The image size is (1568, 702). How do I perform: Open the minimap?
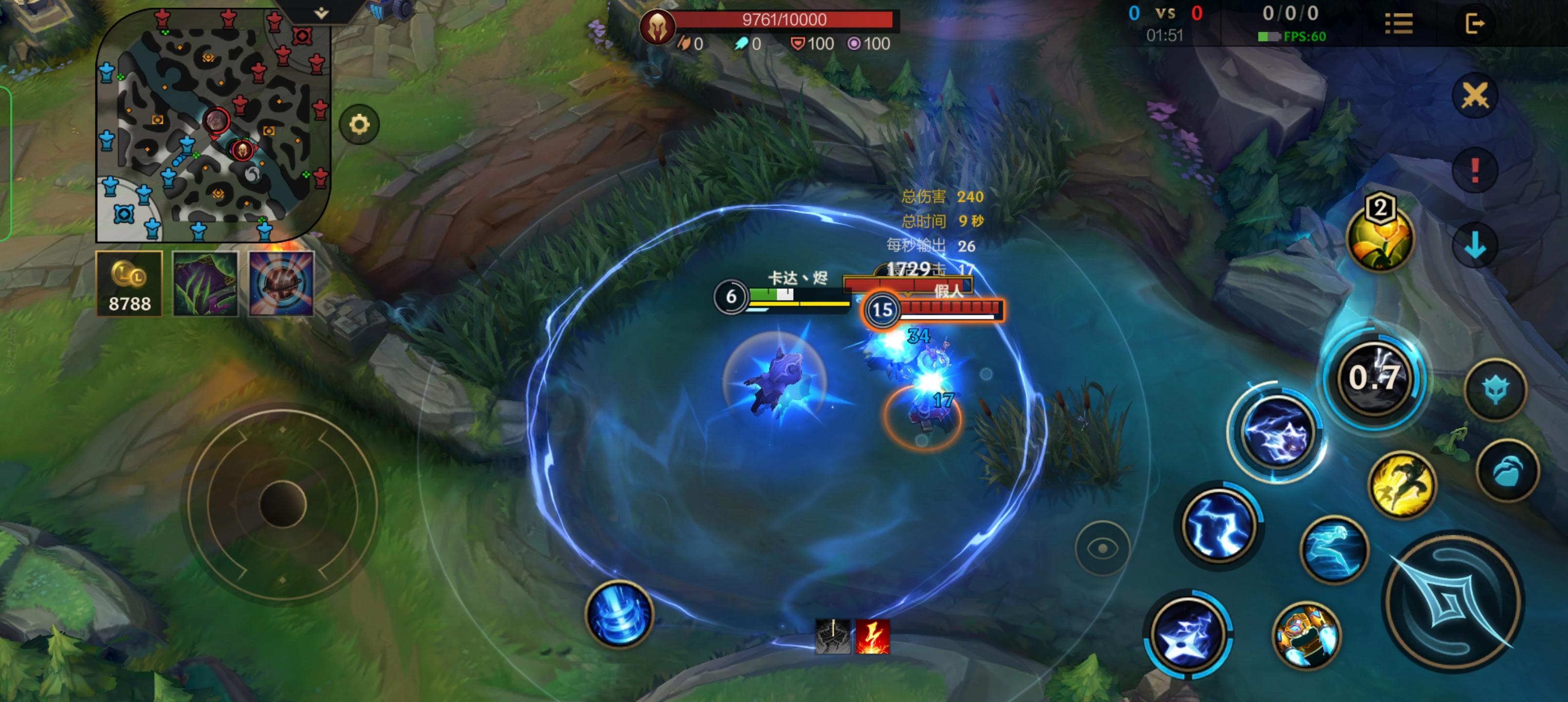pyautogui.click(x=213, y=125)
